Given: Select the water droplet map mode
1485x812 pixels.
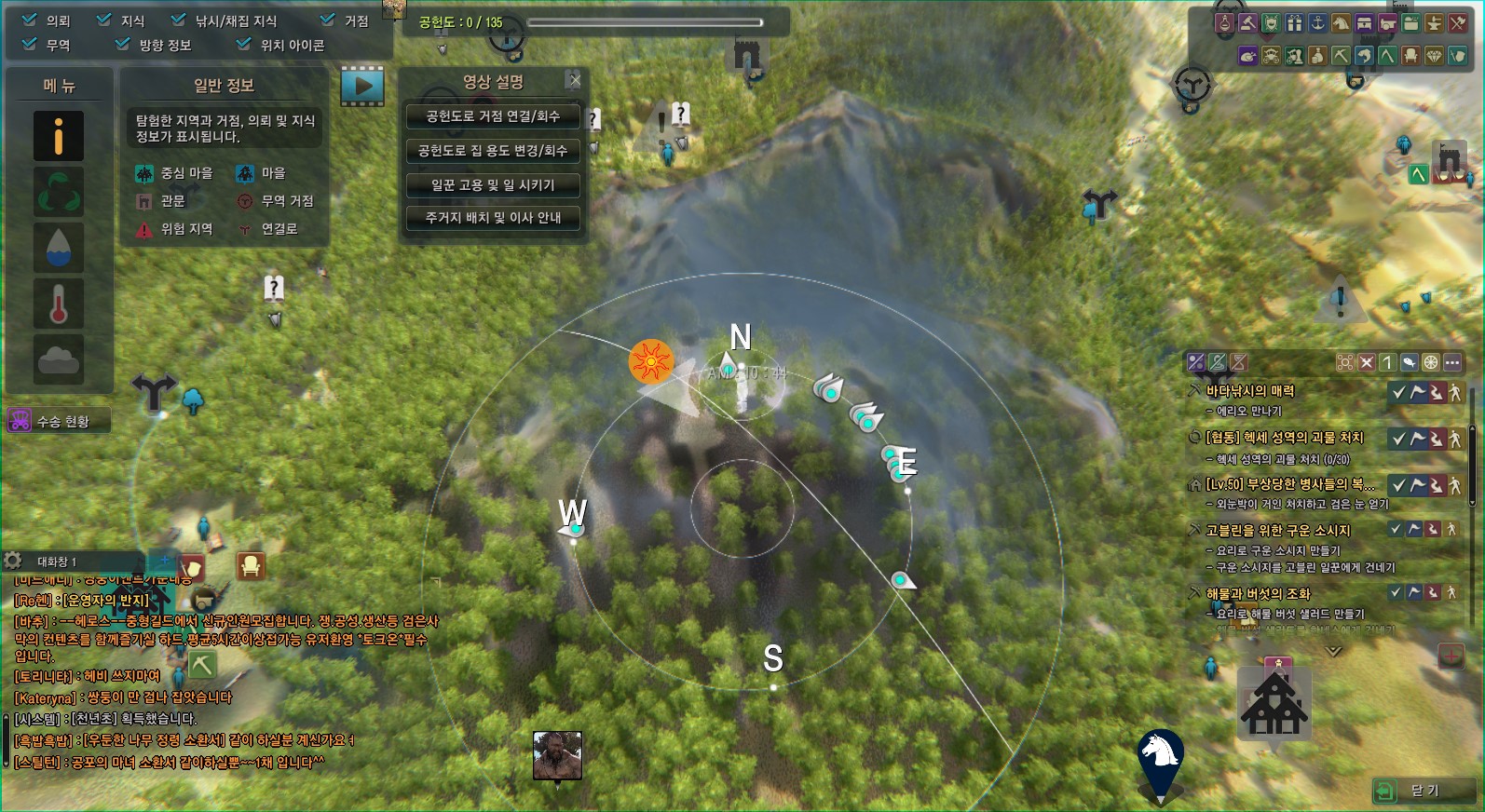Looking at the screenshot, I should 59,248.
